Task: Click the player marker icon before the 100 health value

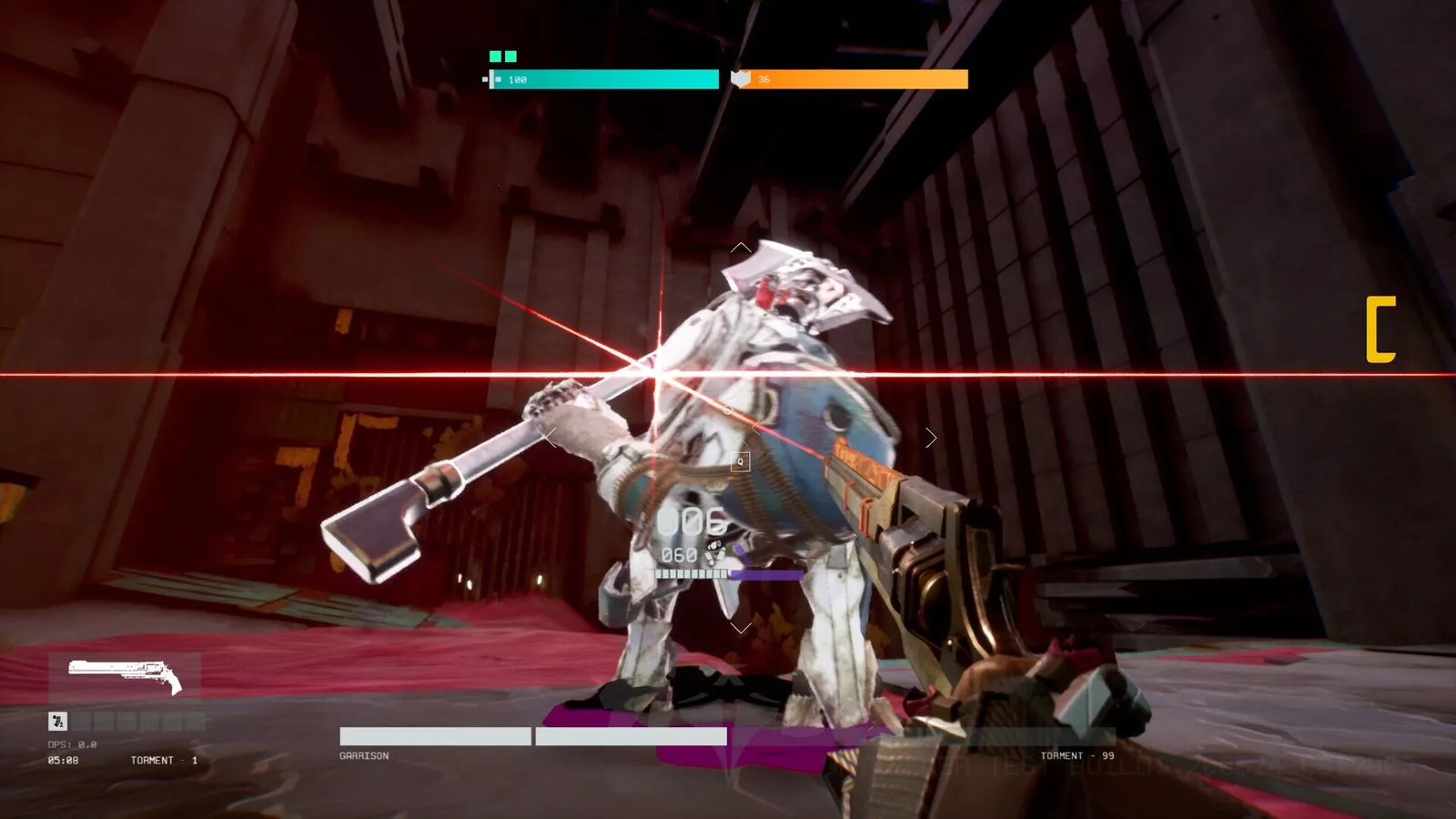Action: [x=498, y=78]
